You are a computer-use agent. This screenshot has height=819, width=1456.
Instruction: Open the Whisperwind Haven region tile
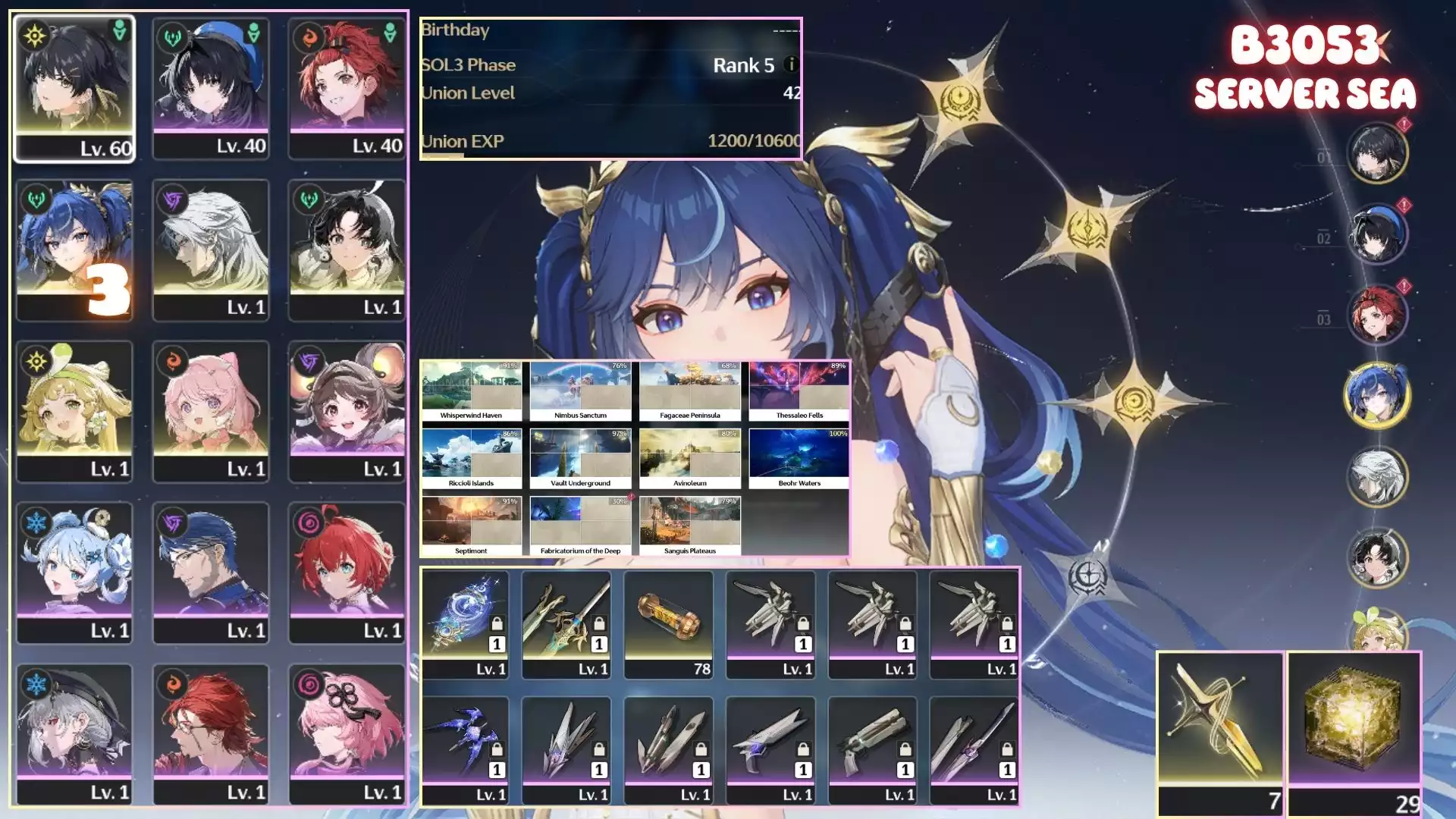[471, 391]
